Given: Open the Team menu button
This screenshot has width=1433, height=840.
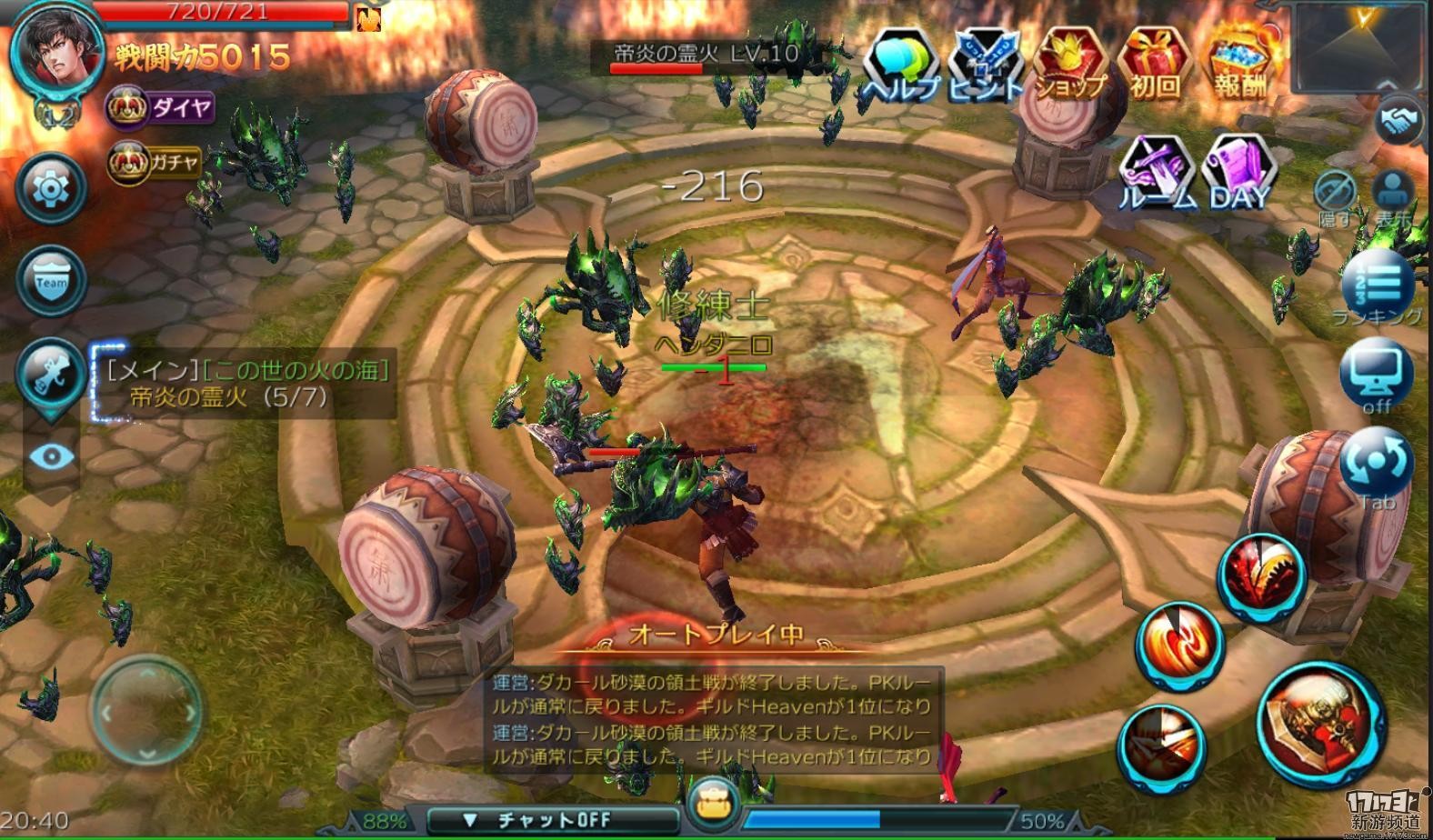Looking at the screenshot, I should pos(51,282).
